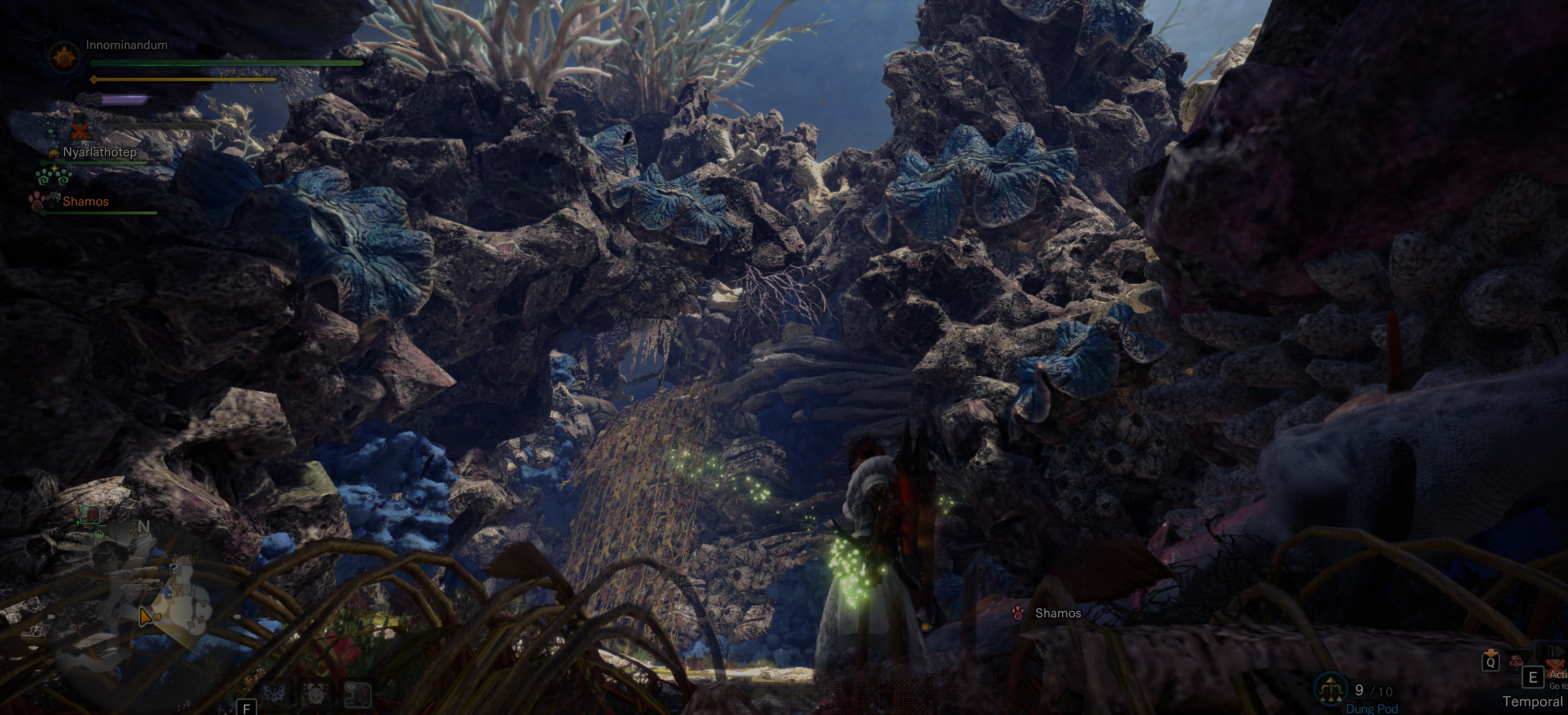Click the sun emblem beside Innominandum
The height and width of the screenshot is (715, 1568).
(x=64, y=58)
